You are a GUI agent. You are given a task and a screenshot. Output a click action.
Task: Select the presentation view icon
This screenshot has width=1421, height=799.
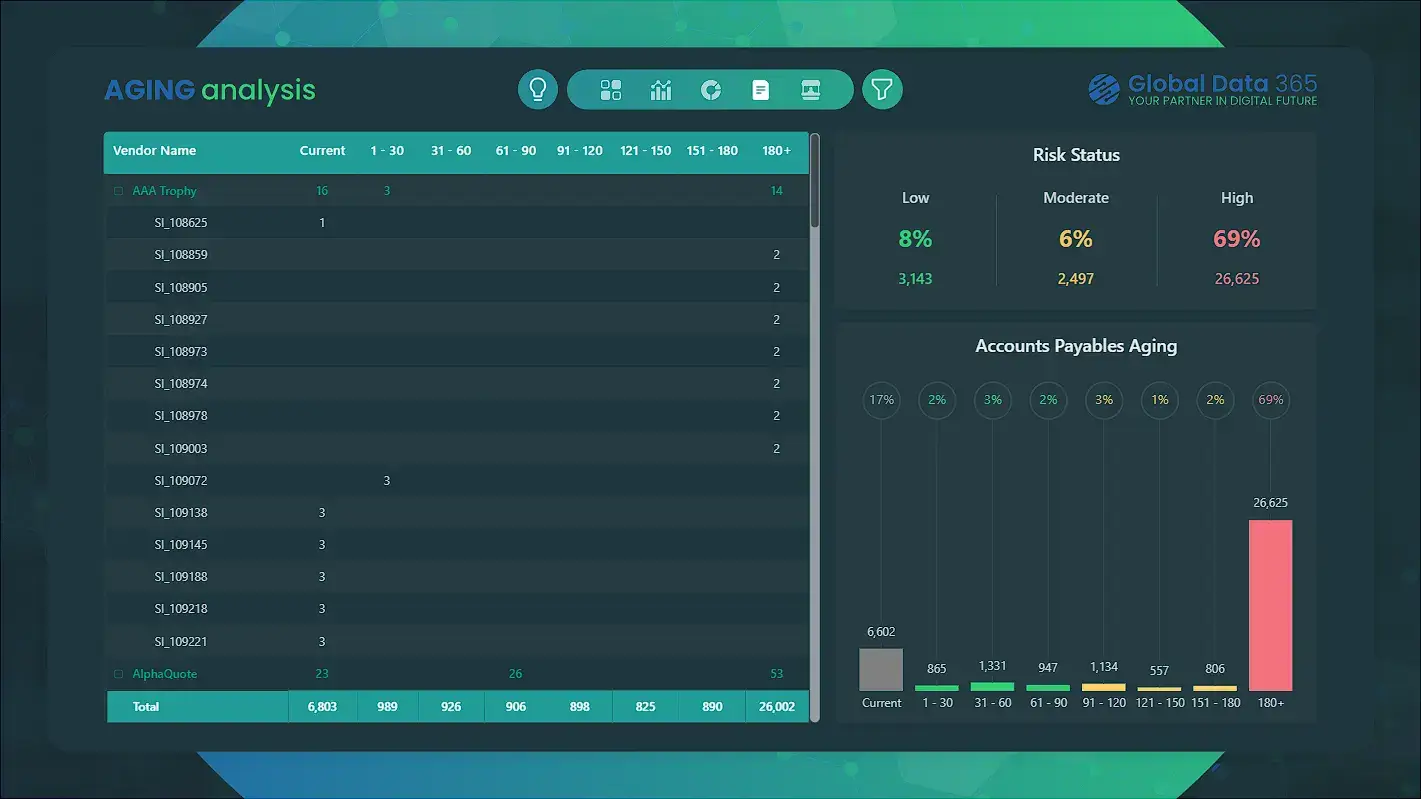(x=810, y=89)
